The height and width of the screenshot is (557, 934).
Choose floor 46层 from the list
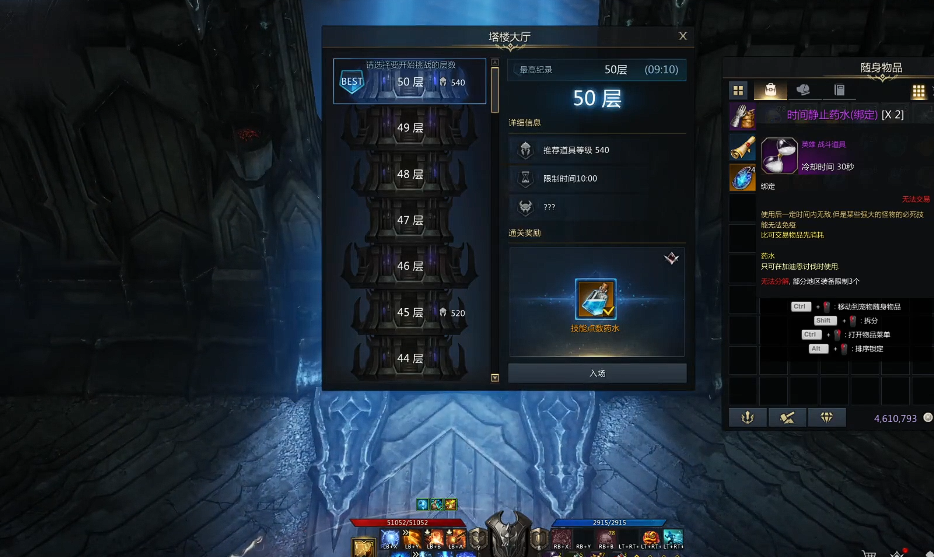pyautogui.click(x=410, y=266)
